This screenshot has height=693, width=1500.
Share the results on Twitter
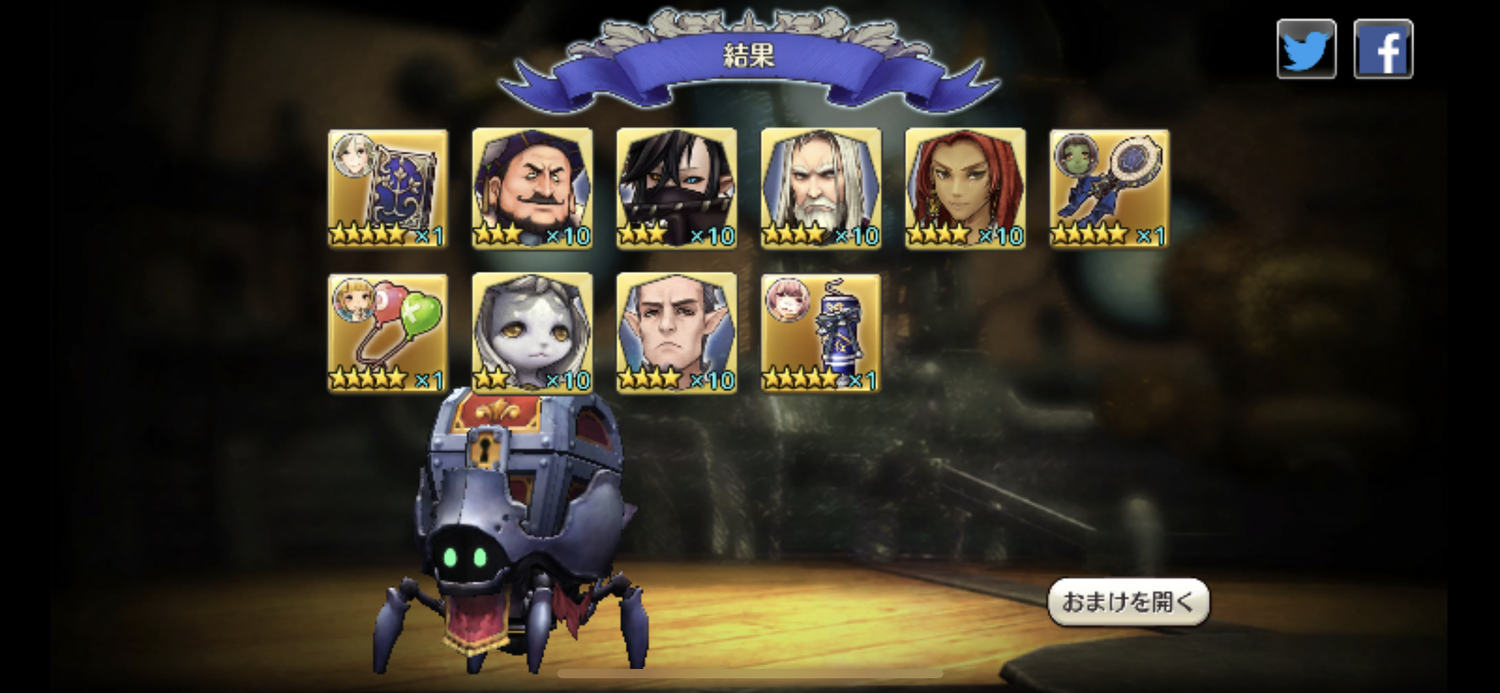pyautogui.click(x=1306, y=49)
